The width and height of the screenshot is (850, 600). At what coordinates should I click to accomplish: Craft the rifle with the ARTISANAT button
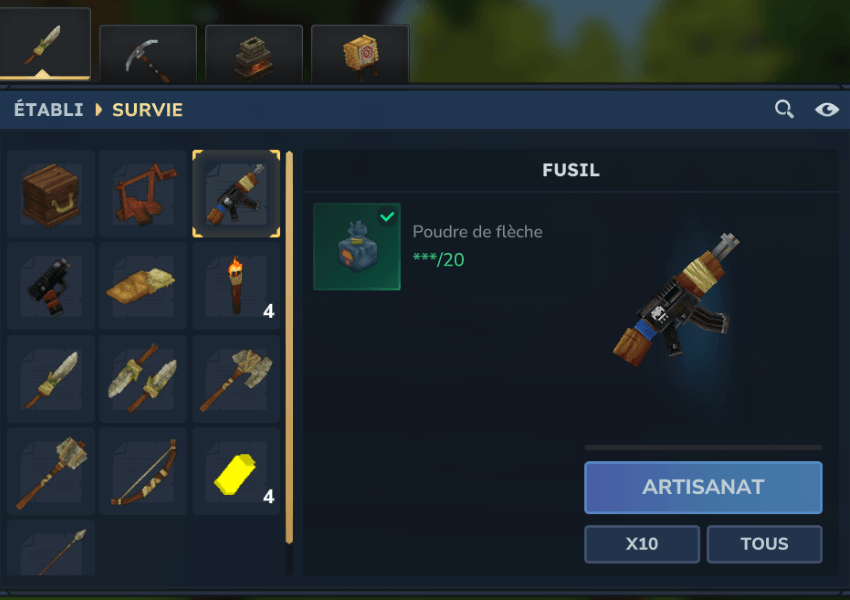coord(703,487)
